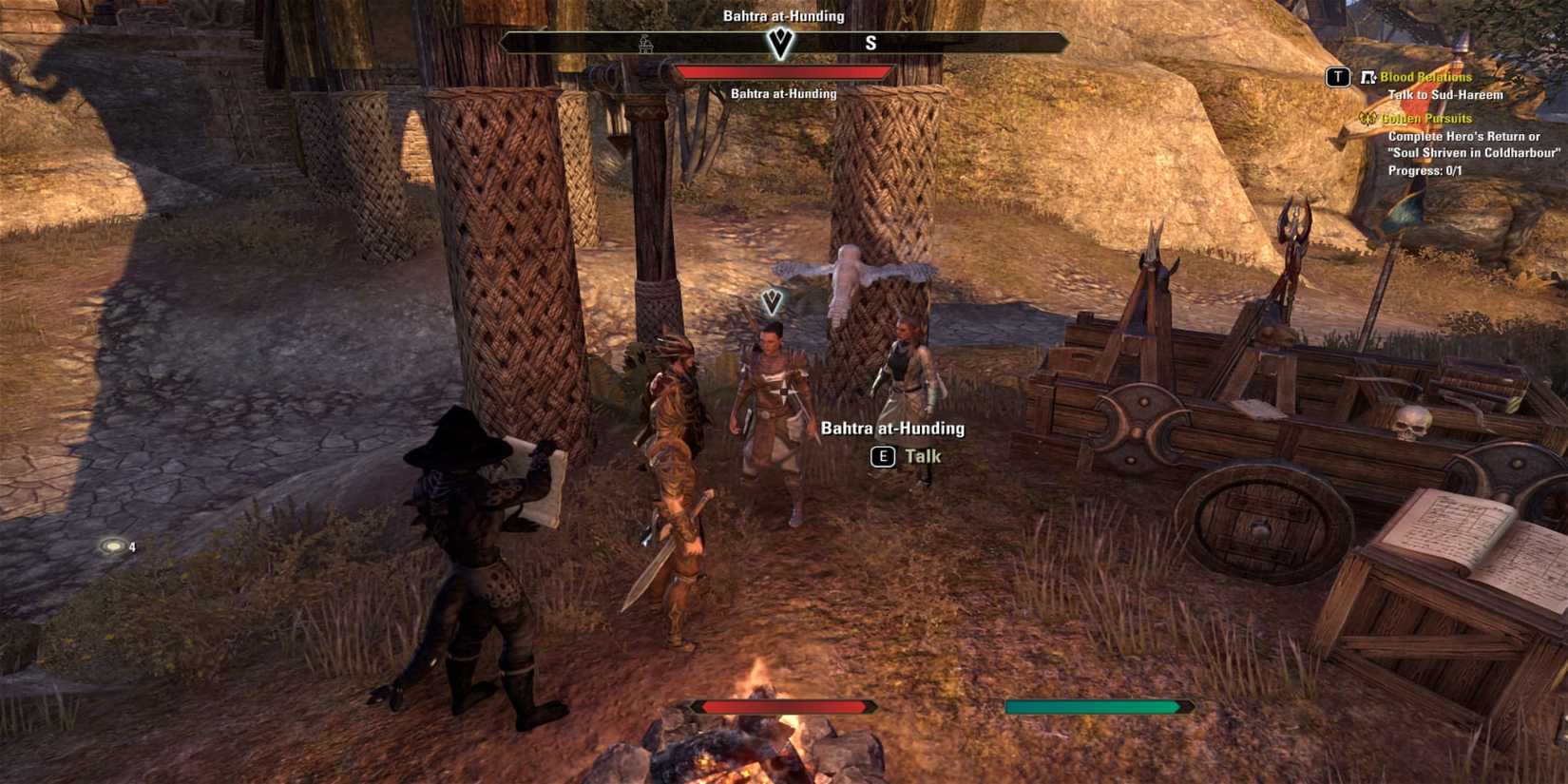Click the black chevron at the compass center
Viewport: 1568px width, 784px height.
click(x=779, y=44)
